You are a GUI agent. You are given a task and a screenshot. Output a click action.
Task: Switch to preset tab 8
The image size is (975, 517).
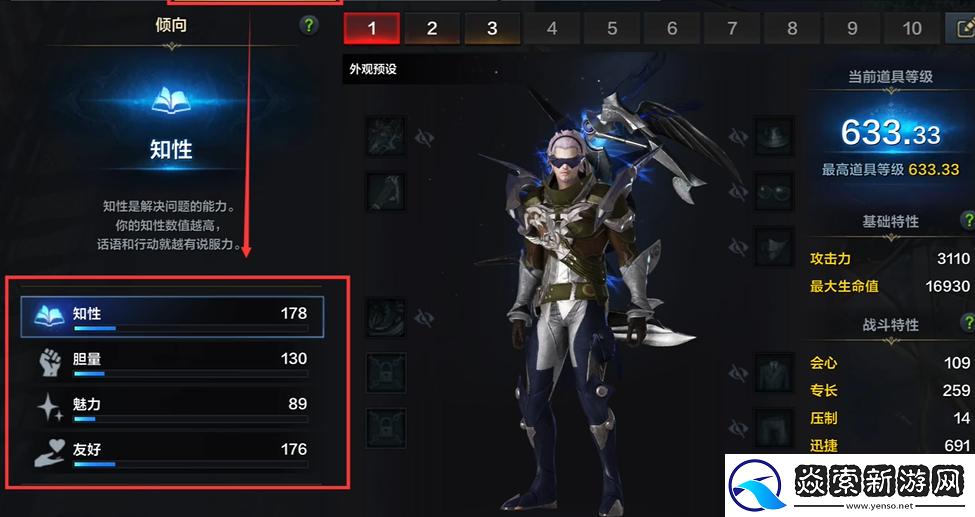pos(792,29)
